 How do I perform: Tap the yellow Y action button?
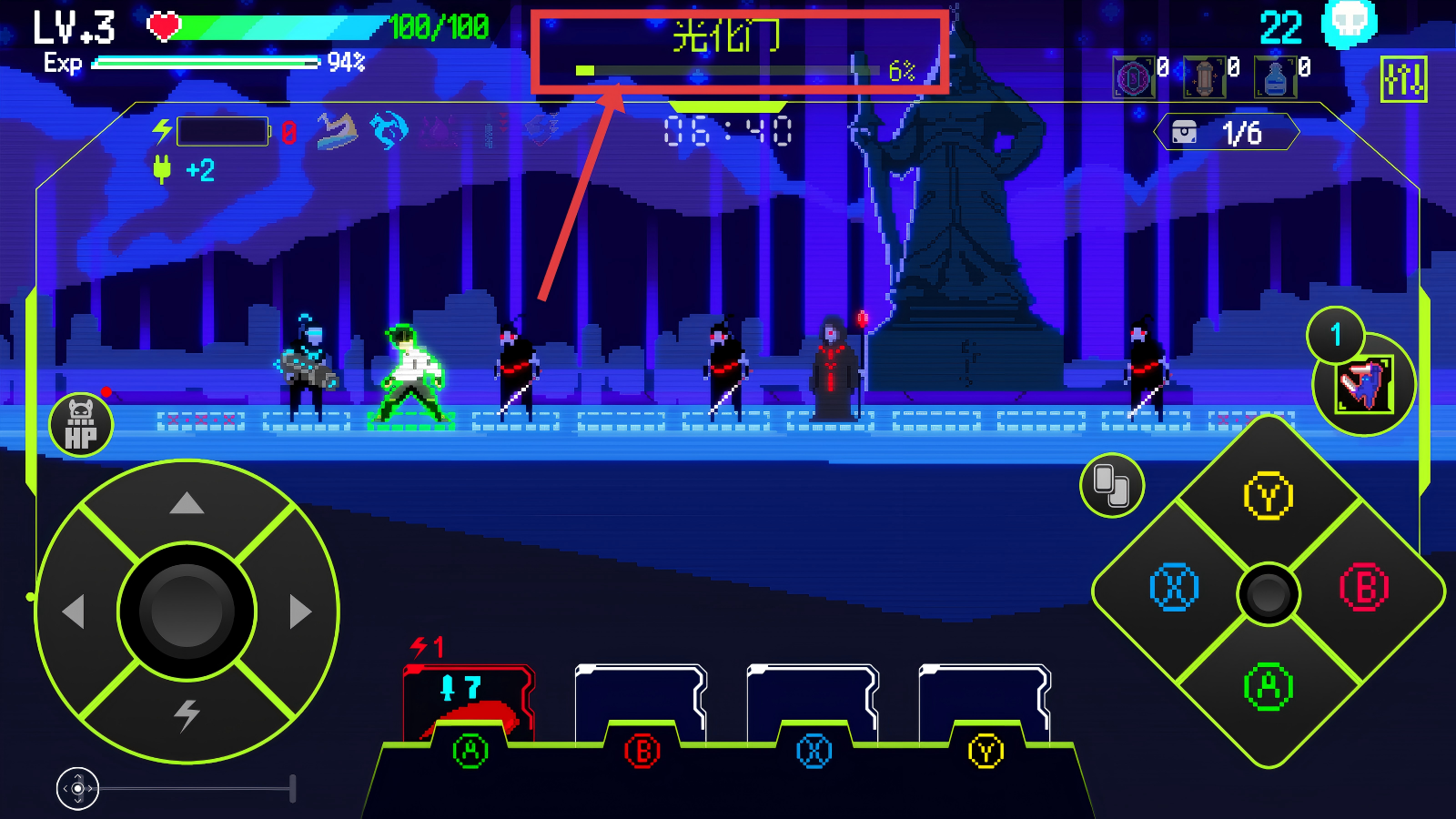1269,496
